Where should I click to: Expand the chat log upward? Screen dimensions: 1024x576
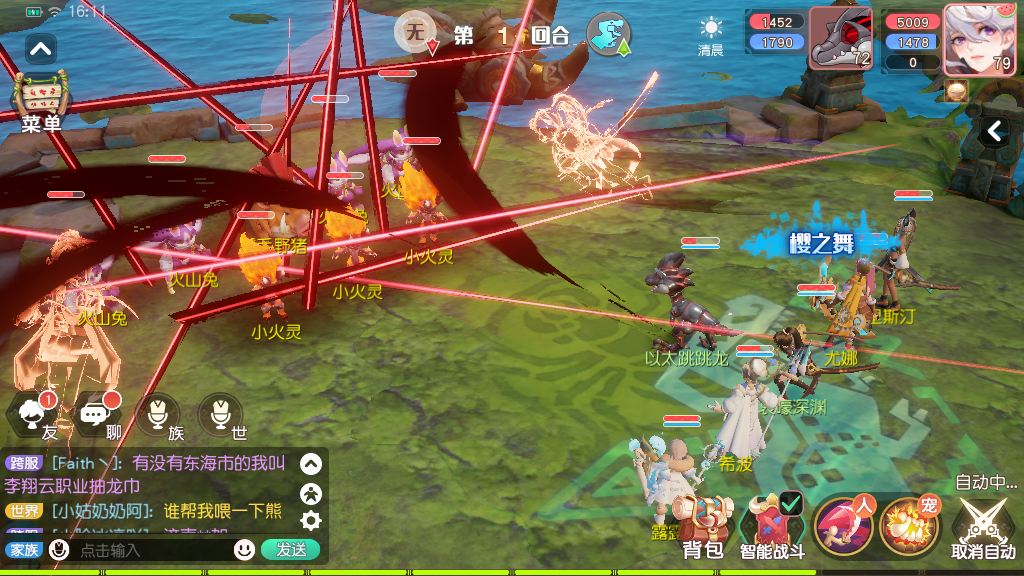[x=311, y=464]
